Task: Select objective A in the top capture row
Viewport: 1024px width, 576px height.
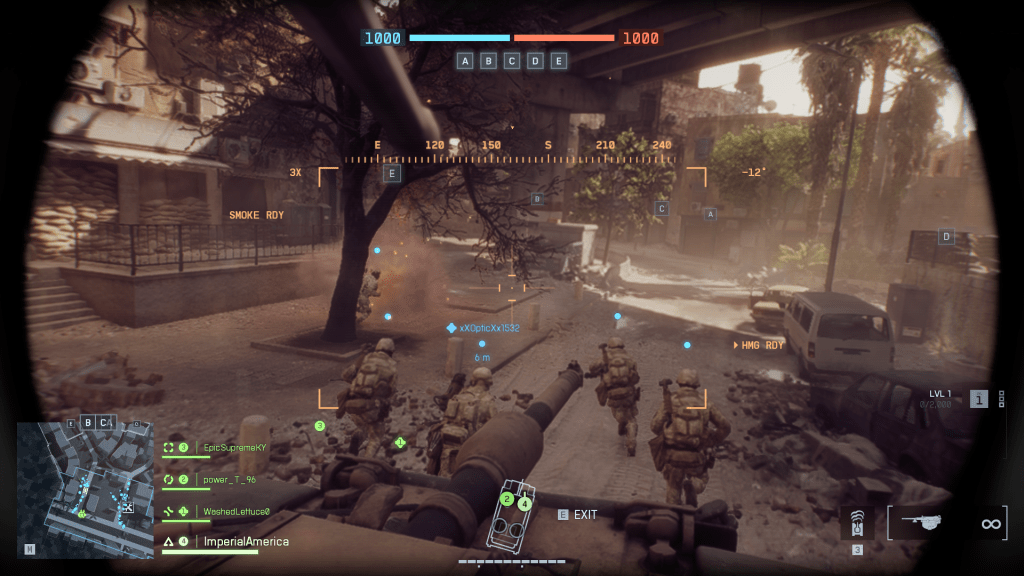Action: (465, 61)
